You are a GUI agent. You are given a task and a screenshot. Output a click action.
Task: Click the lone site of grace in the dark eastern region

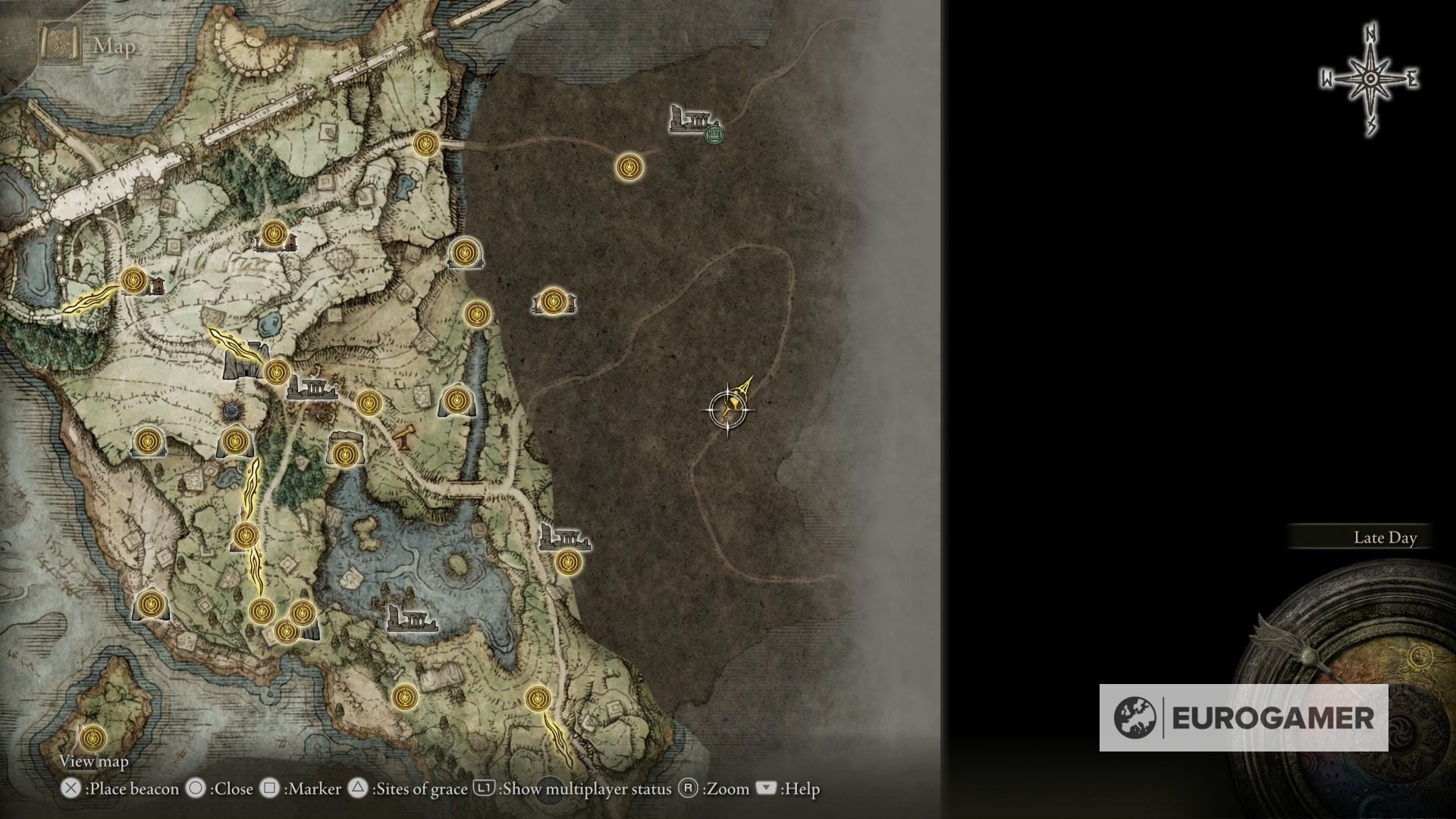[628, 165]
